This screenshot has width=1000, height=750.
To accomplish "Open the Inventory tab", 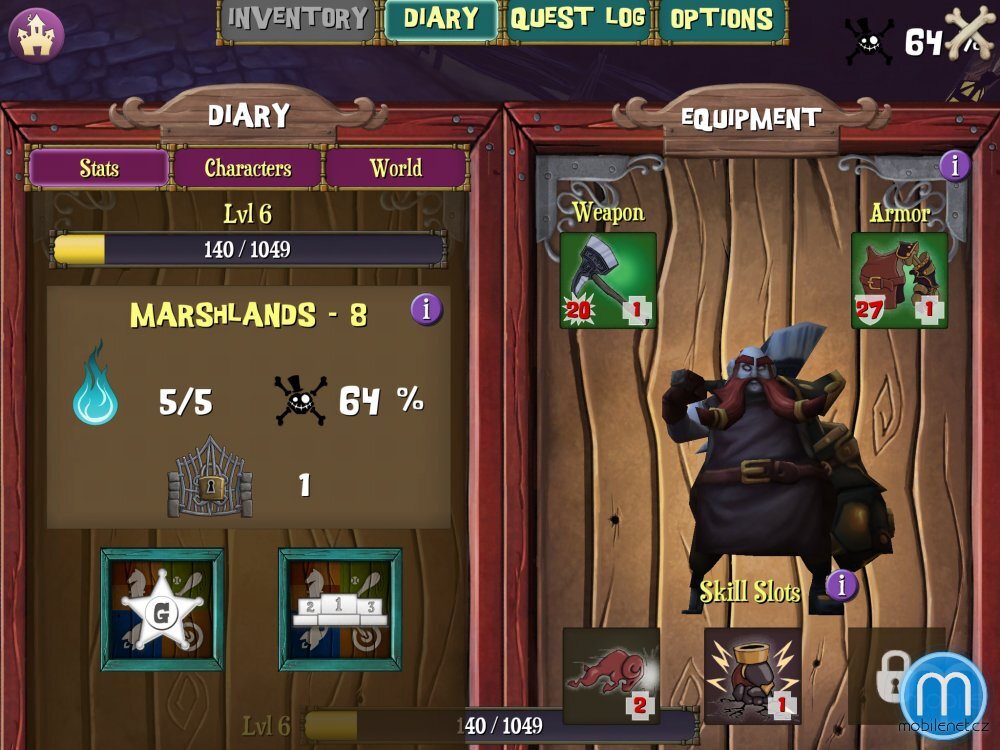I will click(297, 19).
